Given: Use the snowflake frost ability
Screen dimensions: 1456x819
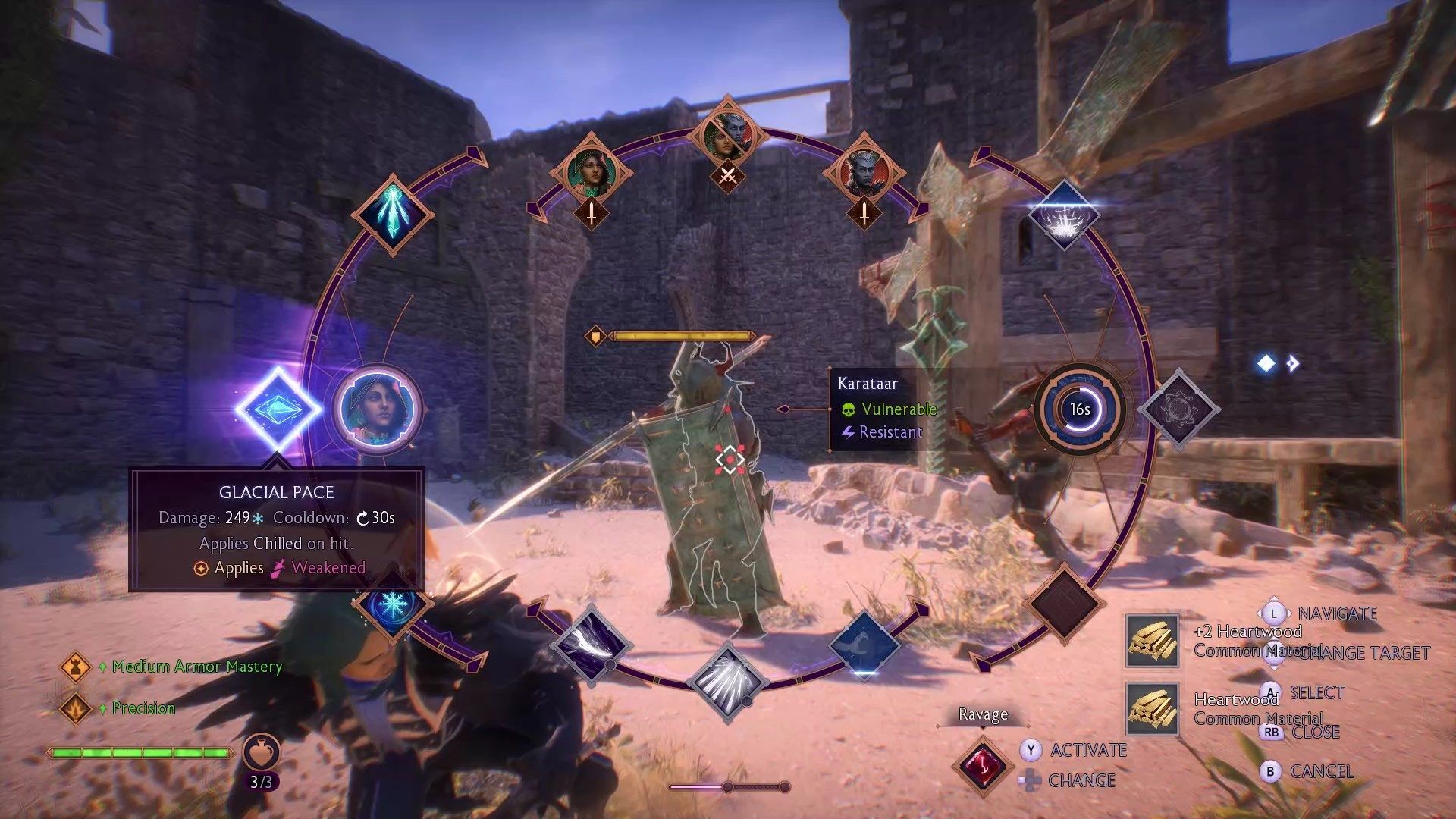Looking at the screenshot, I should pos(392,604).
